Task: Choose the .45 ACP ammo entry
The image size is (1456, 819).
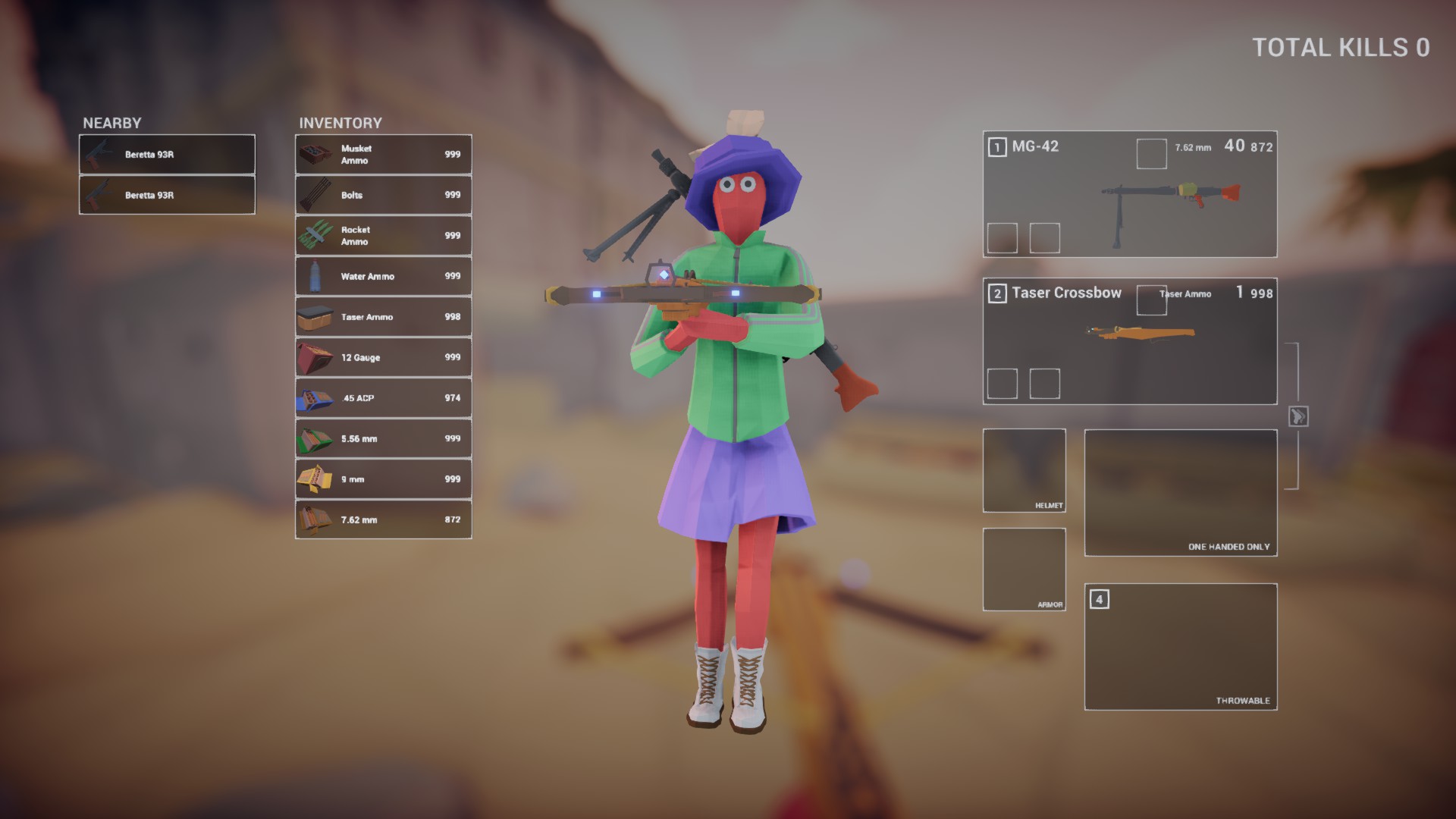Action: coord(383,398)
